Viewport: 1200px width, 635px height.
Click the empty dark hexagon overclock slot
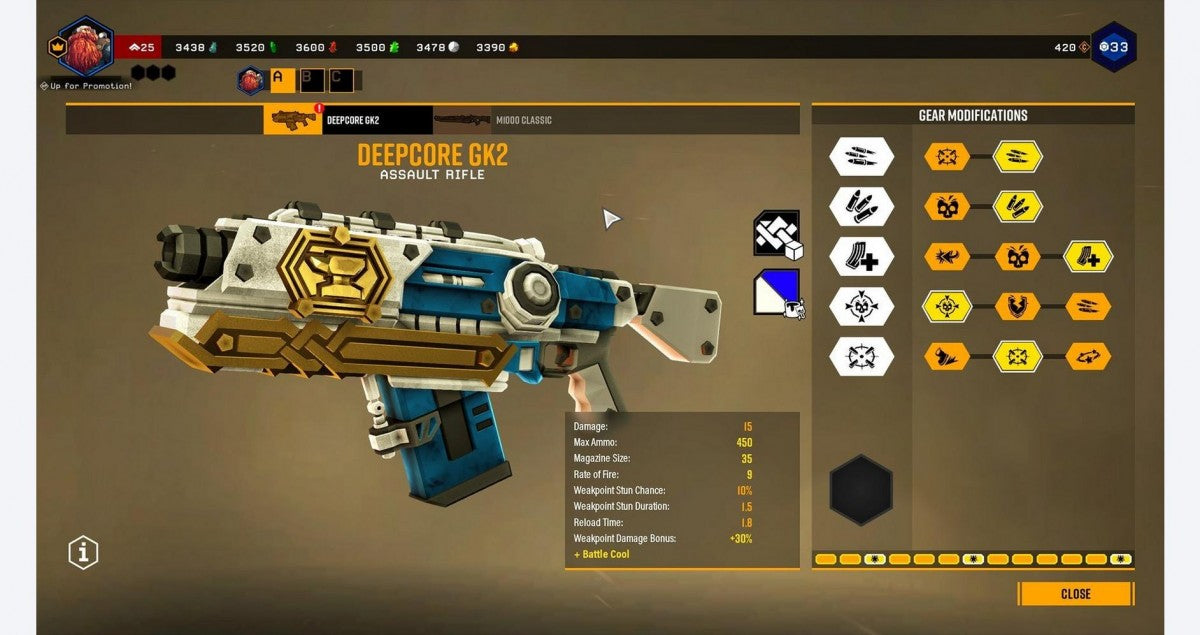point(861,490)
